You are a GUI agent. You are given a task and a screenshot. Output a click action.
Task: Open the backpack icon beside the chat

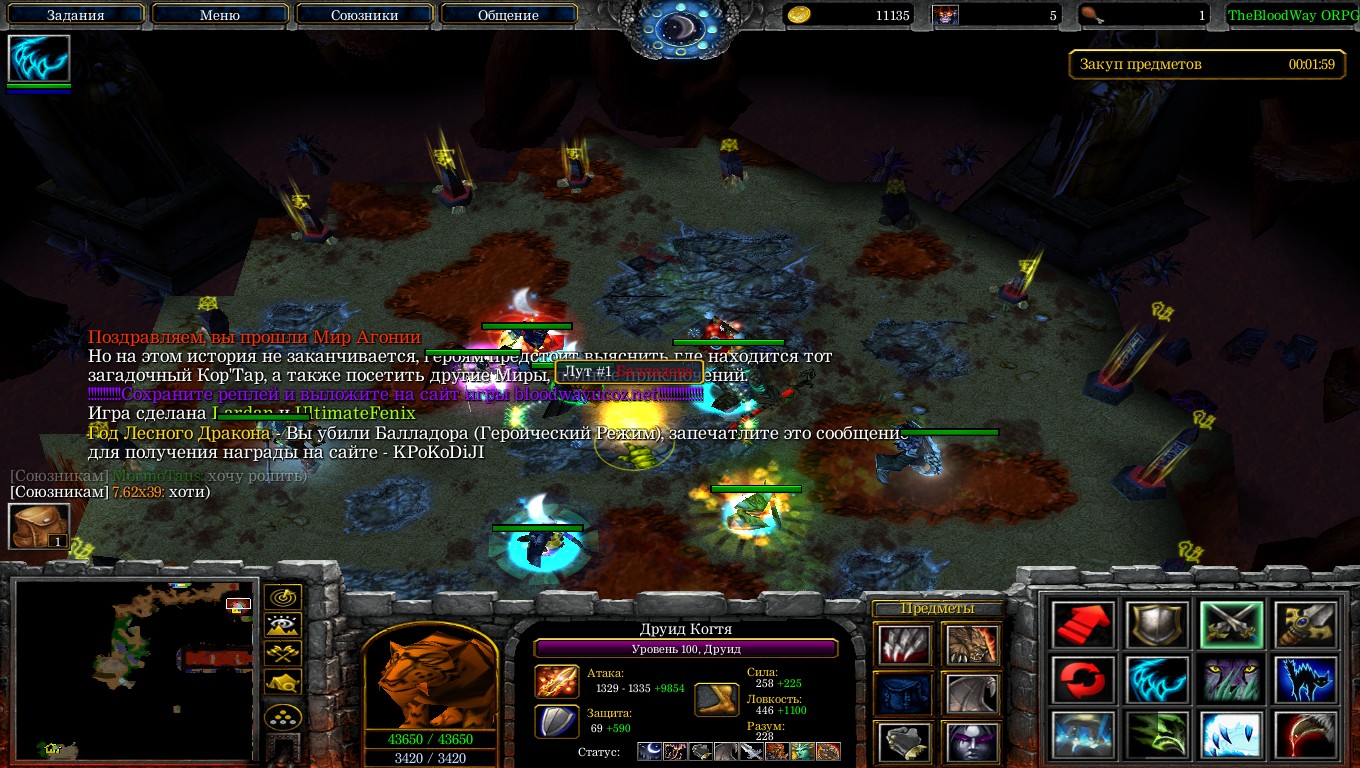pyautogui.click(x=39, y=526)
